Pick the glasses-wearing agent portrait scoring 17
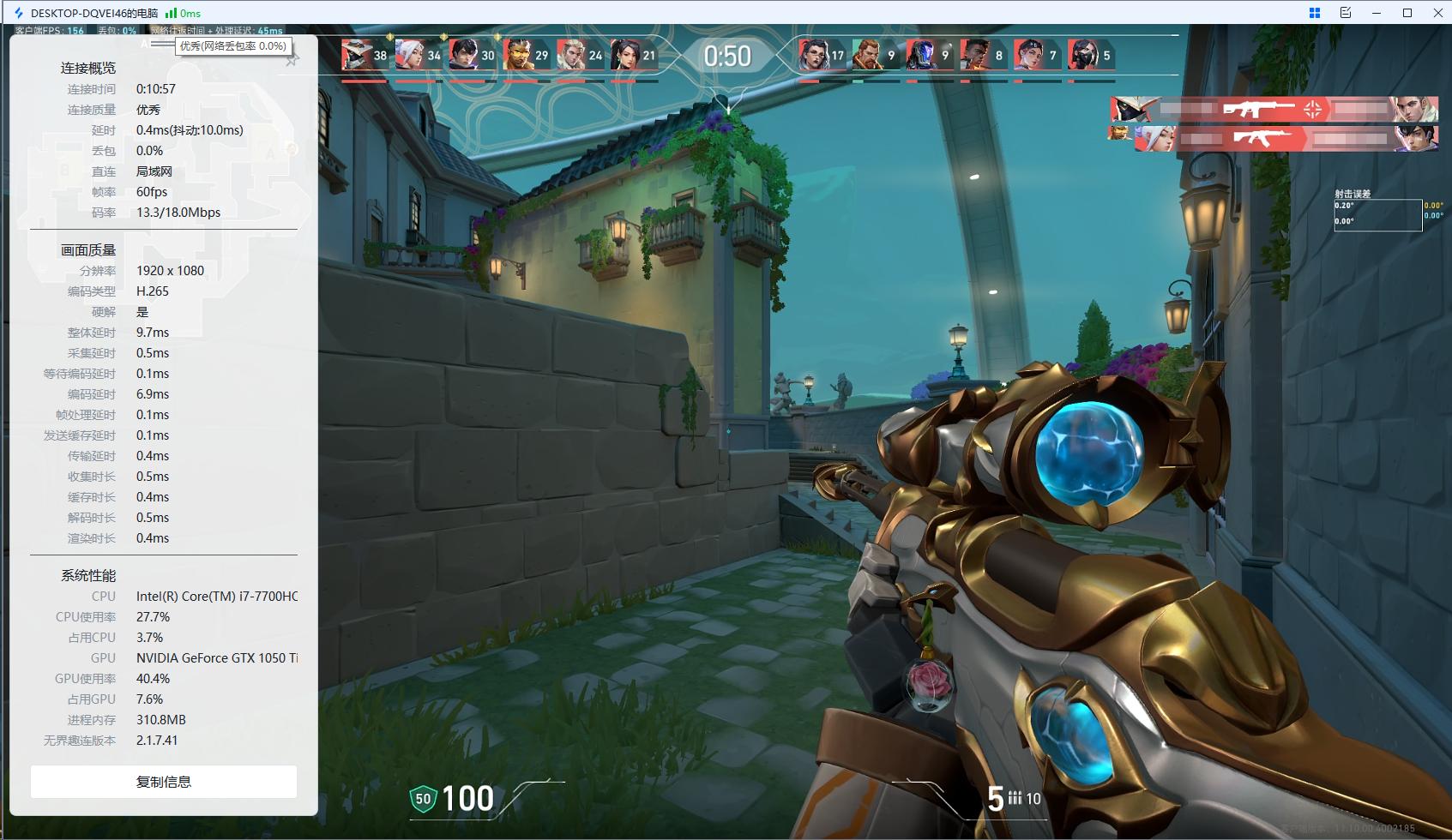 point(813,55)
